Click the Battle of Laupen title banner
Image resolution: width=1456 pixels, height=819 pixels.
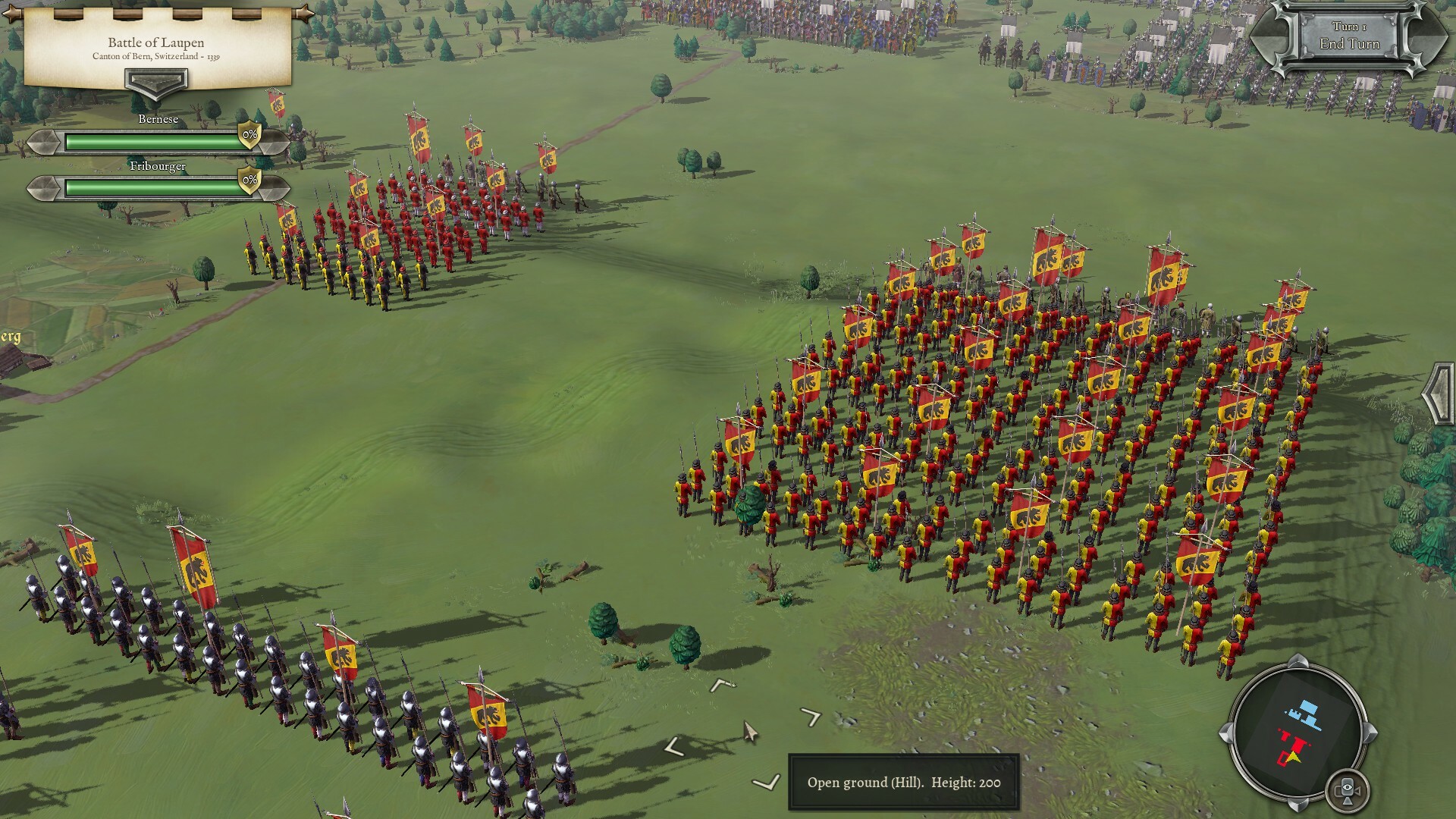[156, 42]
